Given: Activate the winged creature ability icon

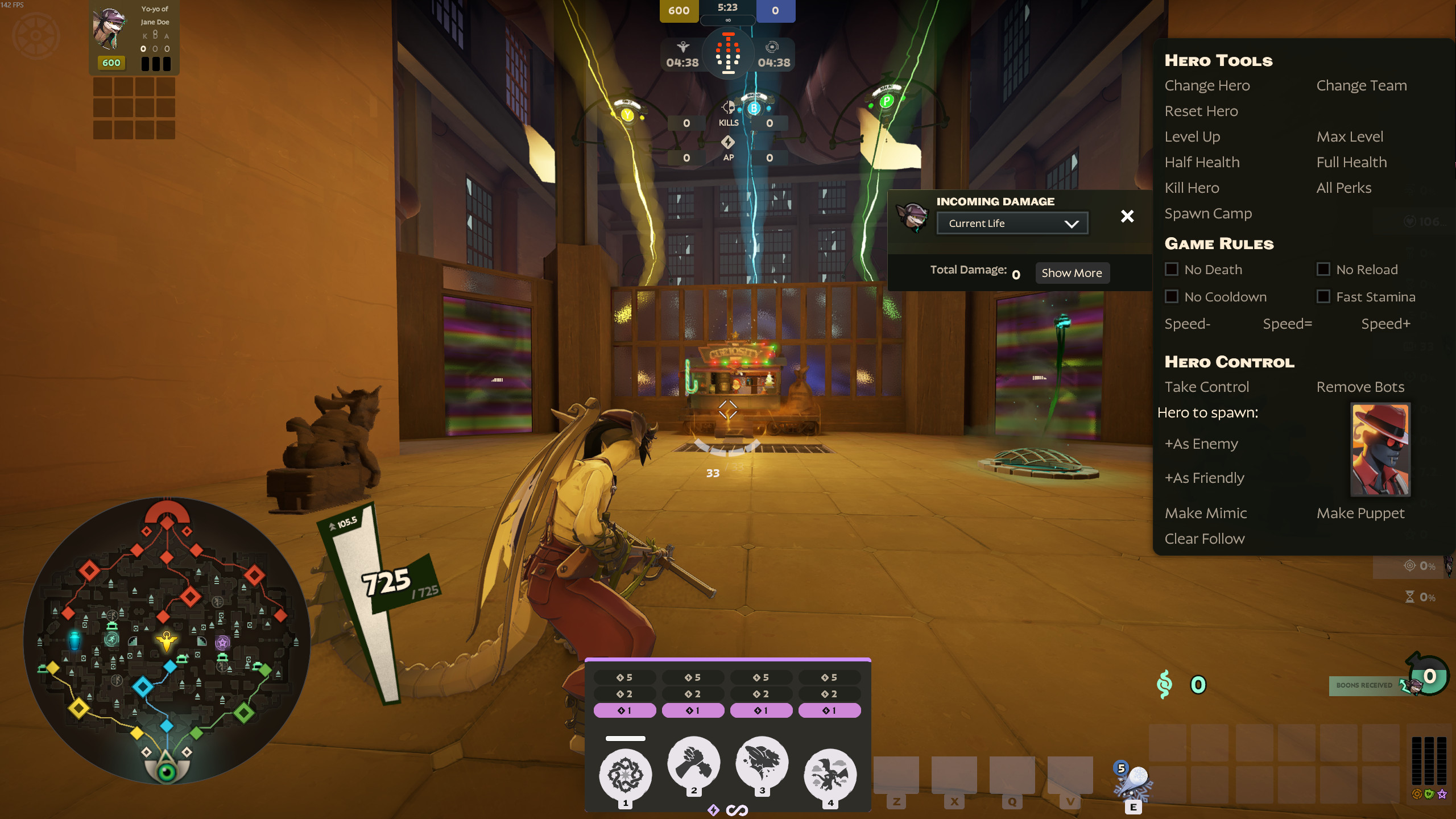Looking at the screenshot, I should click(830, 775).
